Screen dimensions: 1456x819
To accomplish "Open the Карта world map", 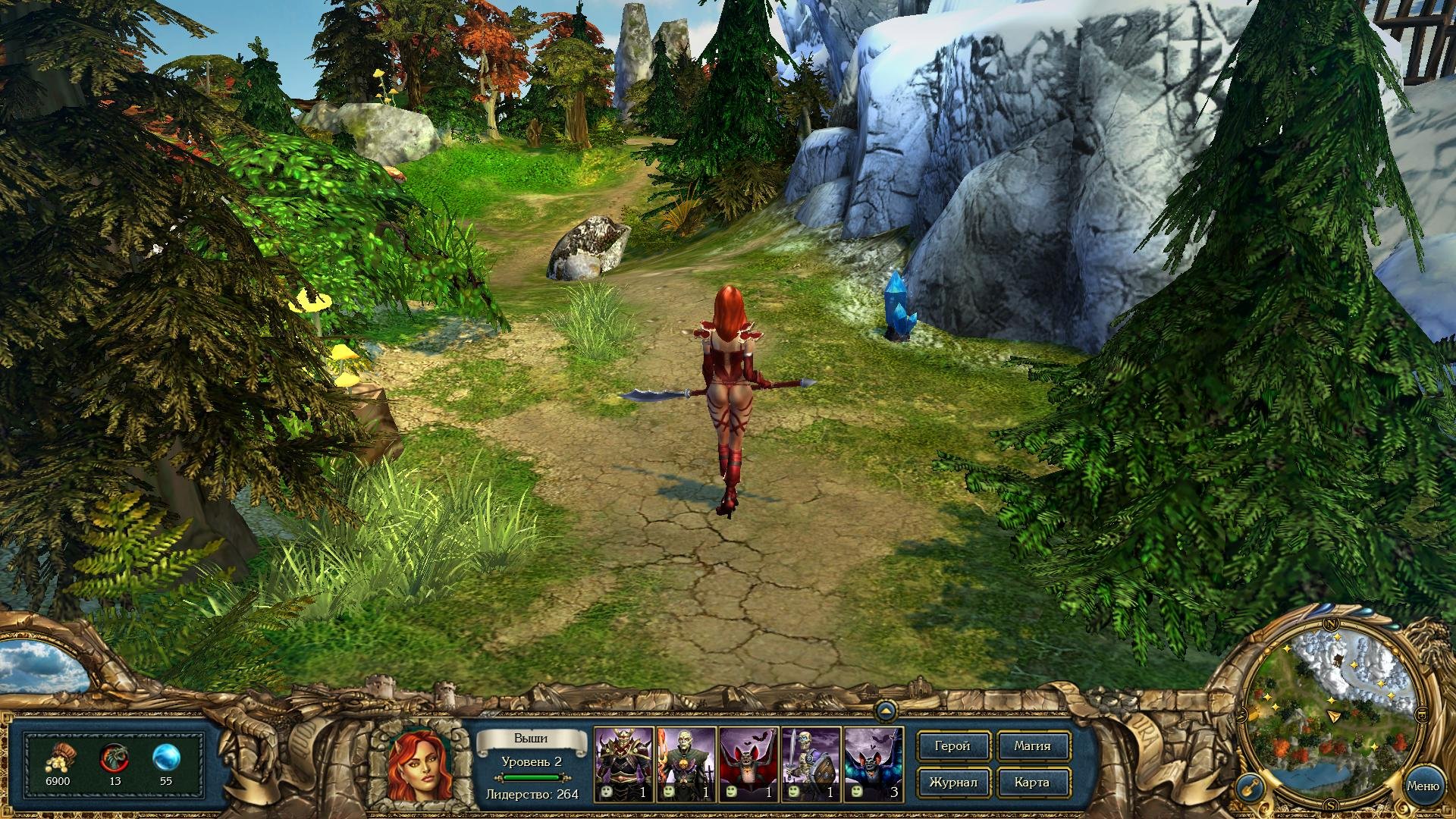I will coord(1032,783).
